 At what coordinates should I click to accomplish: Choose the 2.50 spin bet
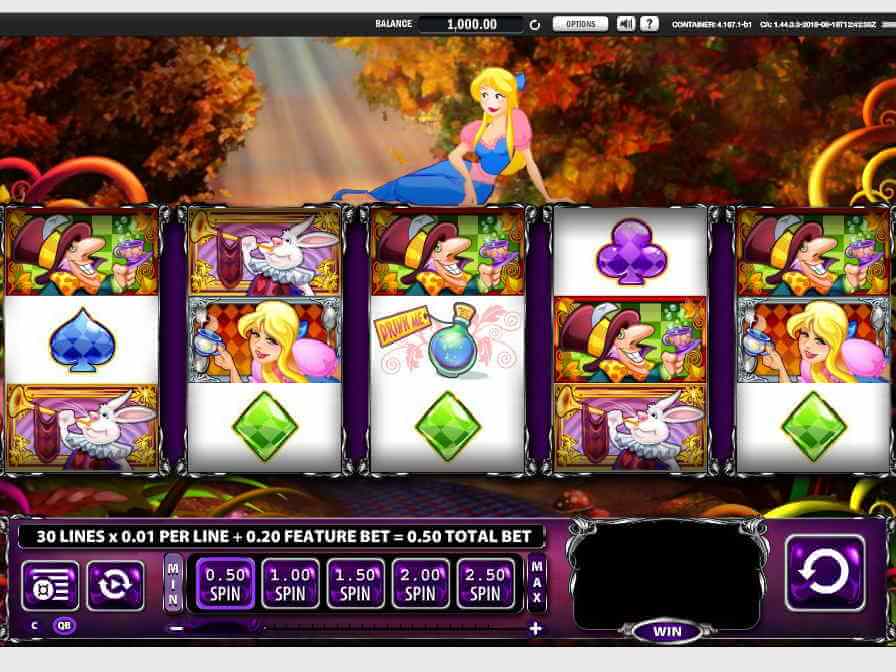click(x=485, y=583)
